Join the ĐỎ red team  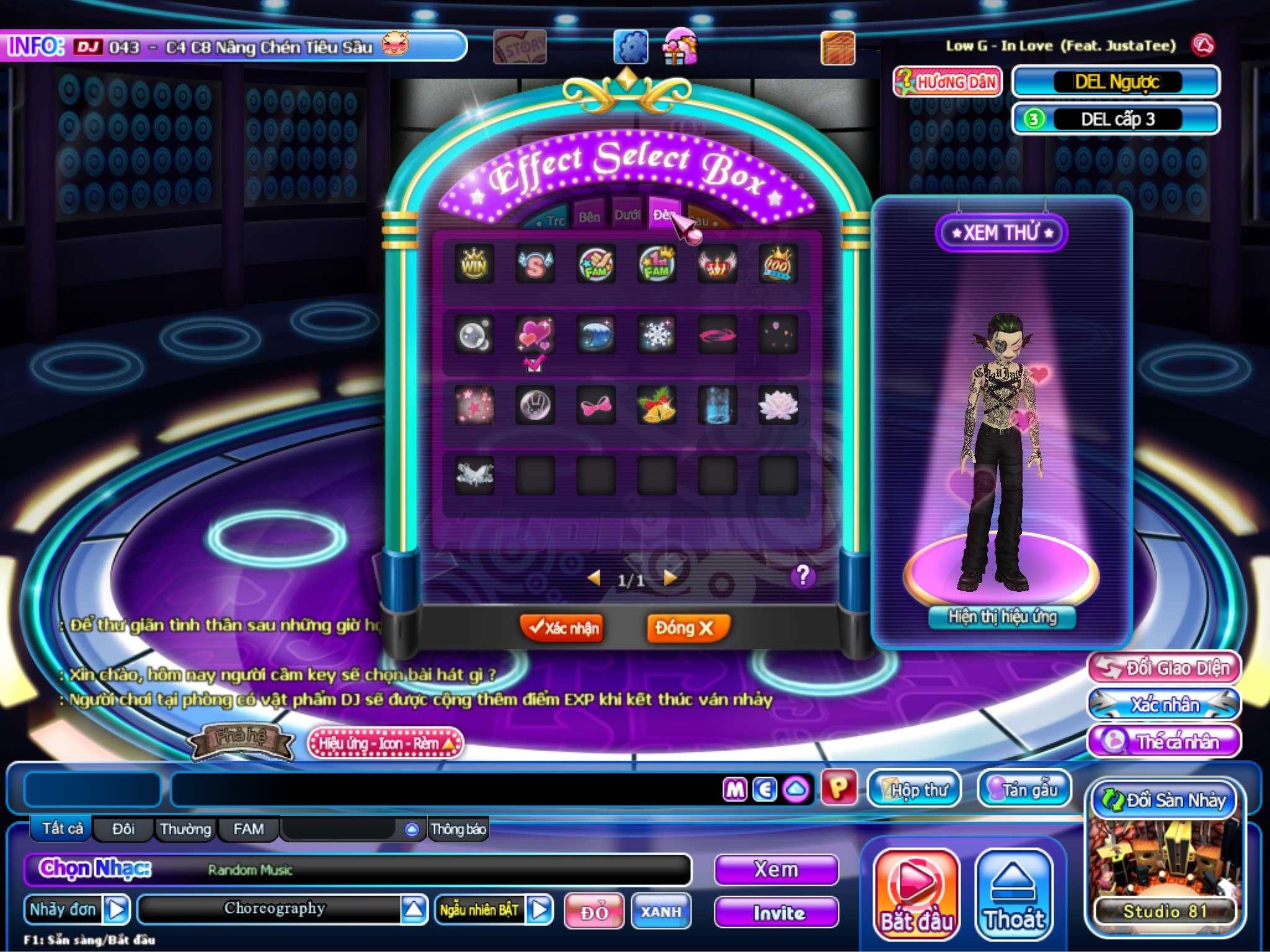594,911
